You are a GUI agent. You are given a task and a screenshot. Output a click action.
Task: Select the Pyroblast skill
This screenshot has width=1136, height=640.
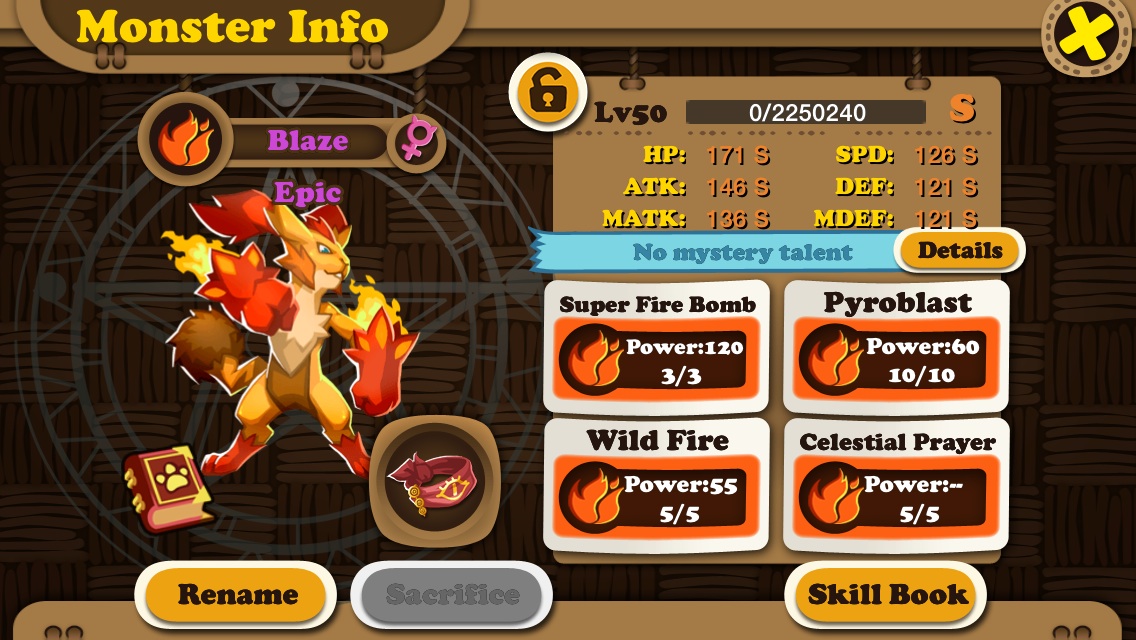pos(896,347)
